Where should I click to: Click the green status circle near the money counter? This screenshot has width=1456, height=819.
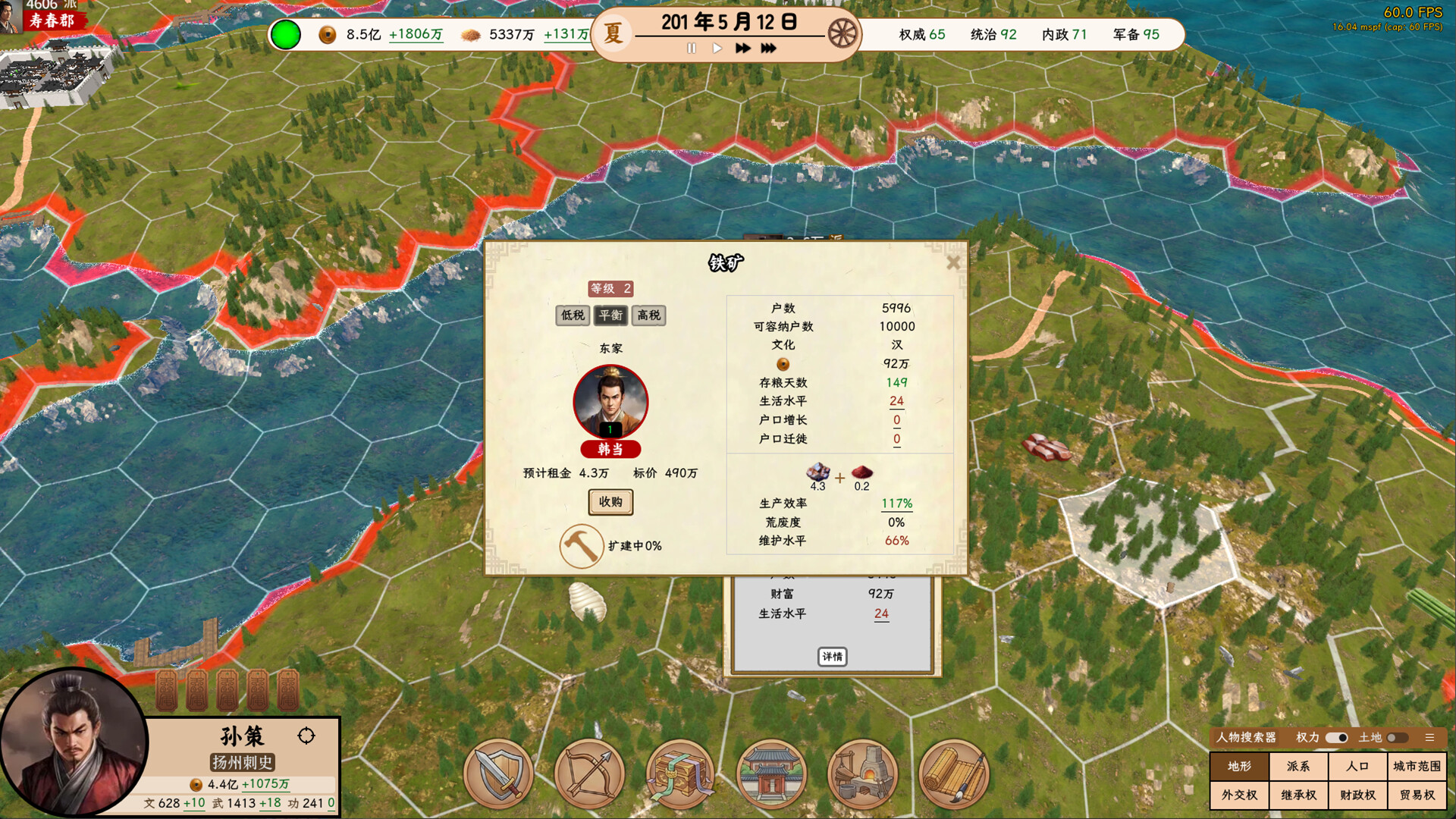click(287, 34)
